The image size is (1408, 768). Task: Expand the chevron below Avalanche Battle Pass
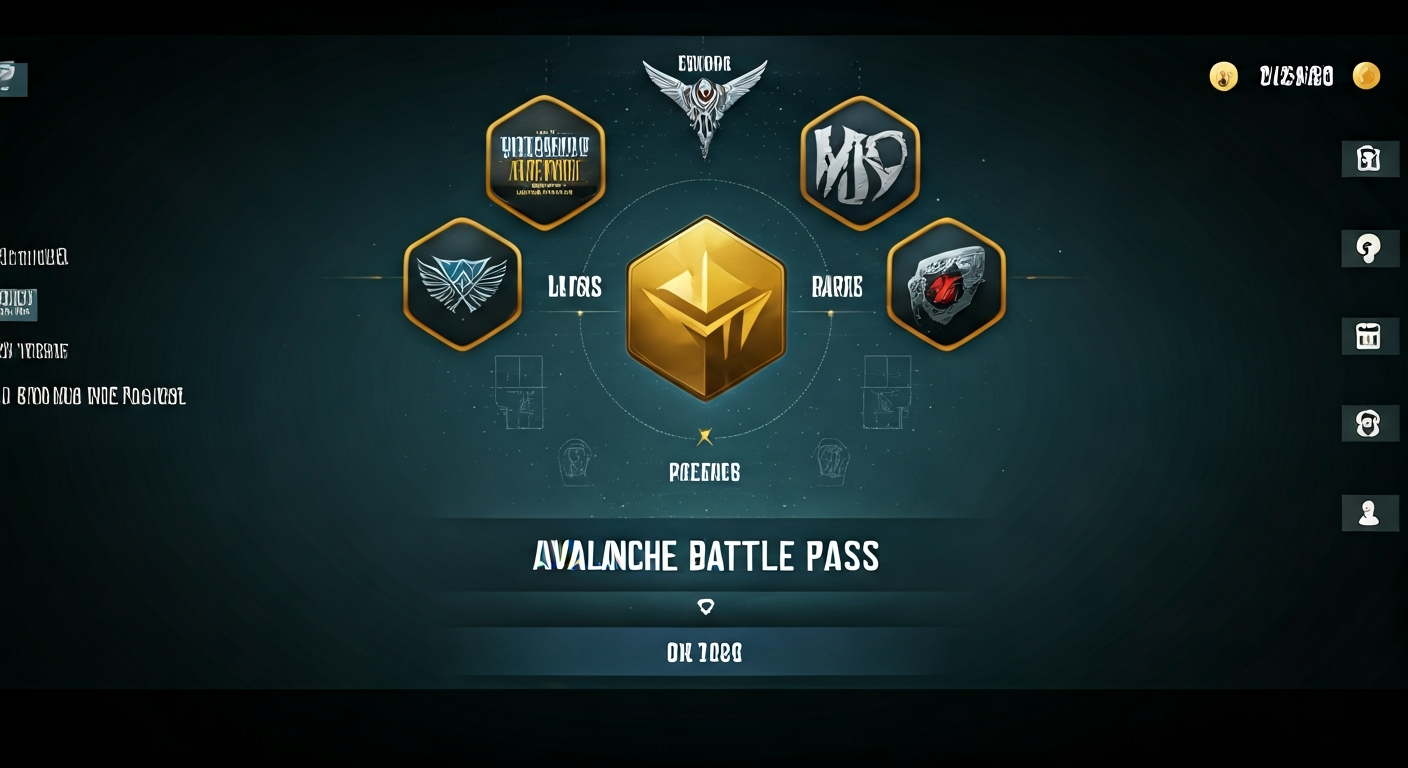[x=707, y=605]
